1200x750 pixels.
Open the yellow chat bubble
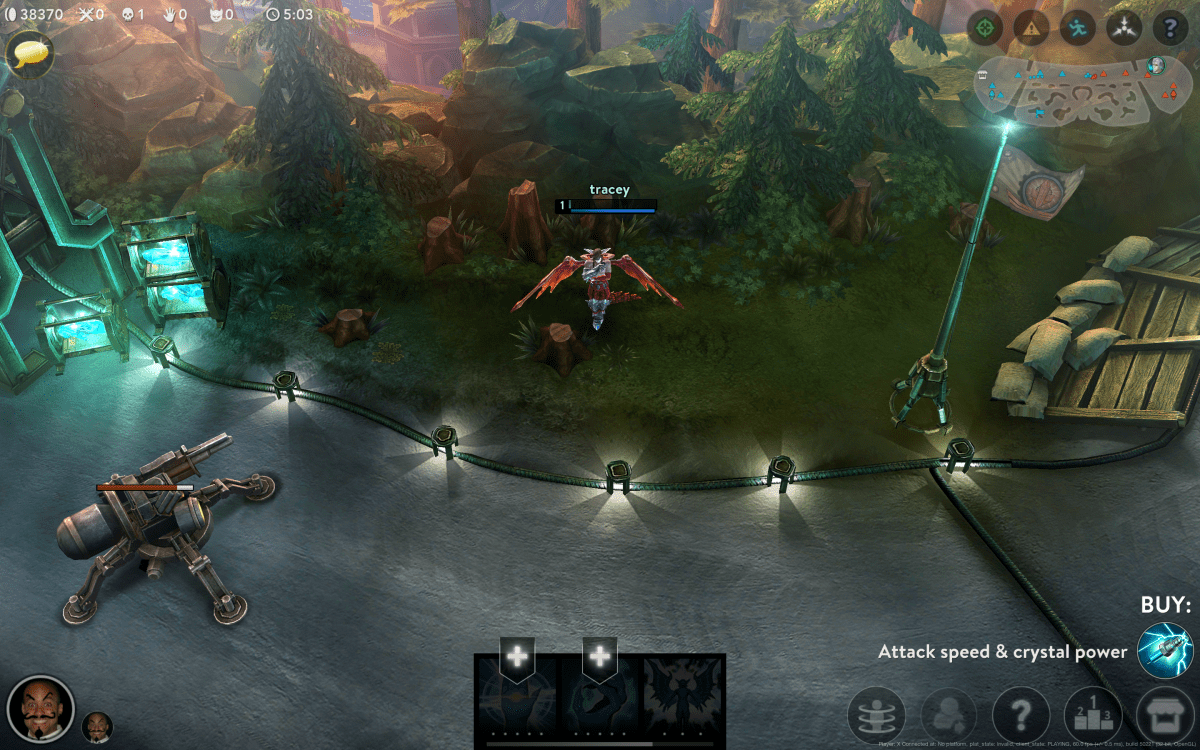30,52
